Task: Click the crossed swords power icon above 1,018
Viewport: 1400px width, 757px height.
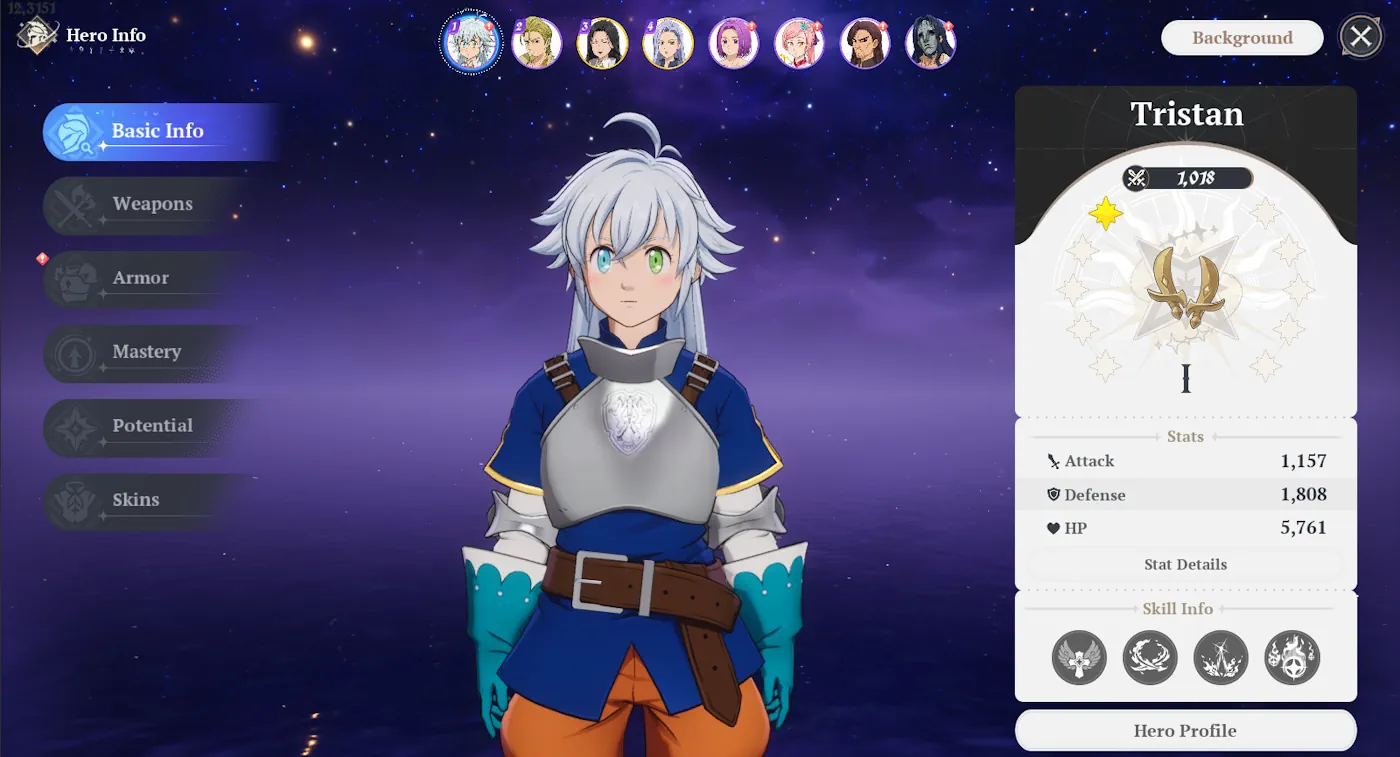Action: coord(1136,178)
